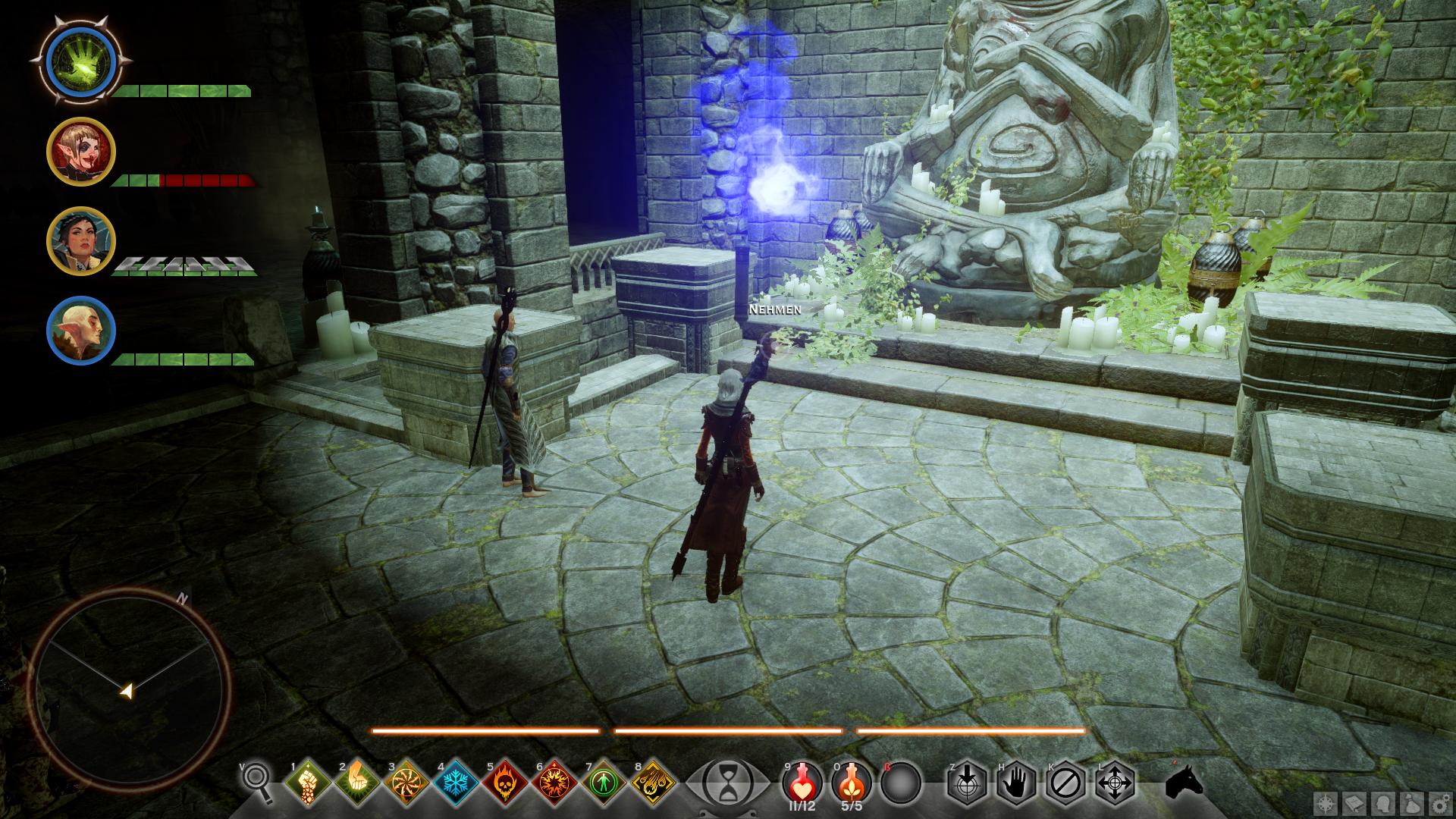Activate the magnifying glass search
The height and width of the screenshot is (819, 1456).
click(259, 781)
